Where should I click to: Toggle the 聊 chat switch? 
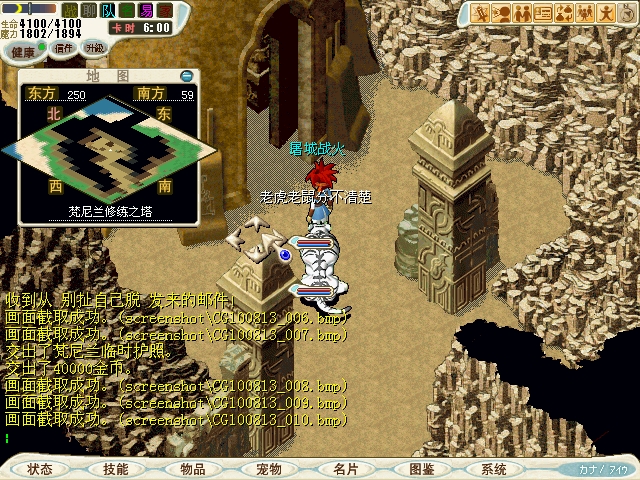(x=90, y=9)
